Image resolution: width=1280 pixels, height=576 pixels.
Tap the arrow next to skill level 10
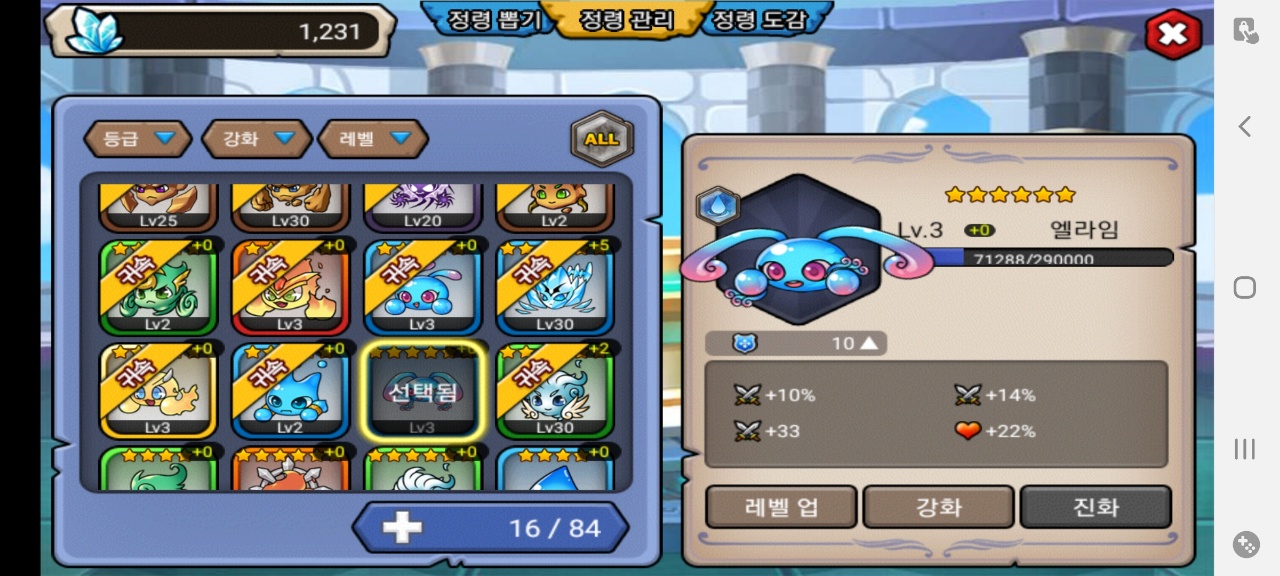pos(868,344)
